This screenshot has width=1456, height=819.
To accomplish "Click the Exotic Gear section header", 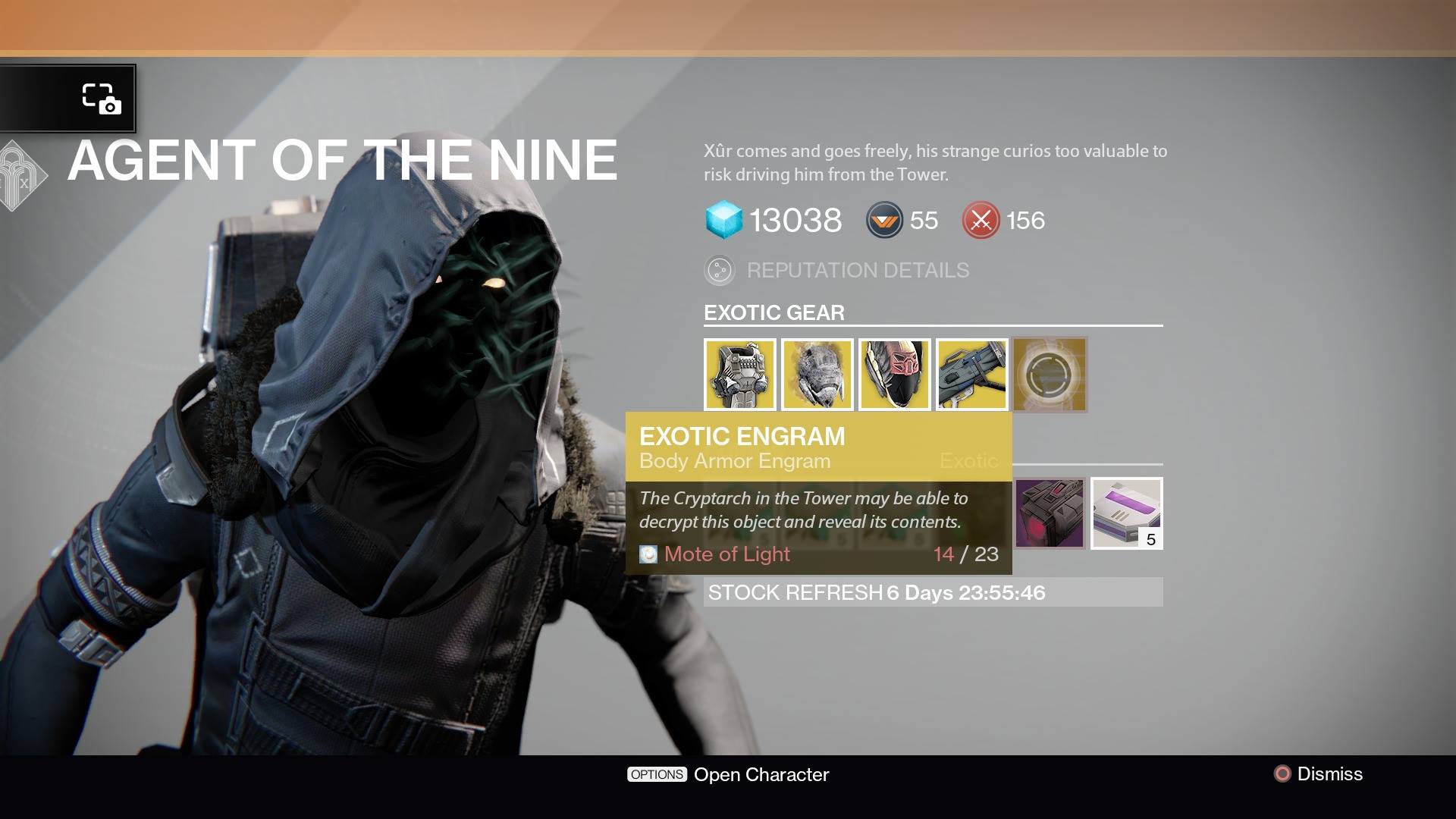I will click(x=773, y=312).
